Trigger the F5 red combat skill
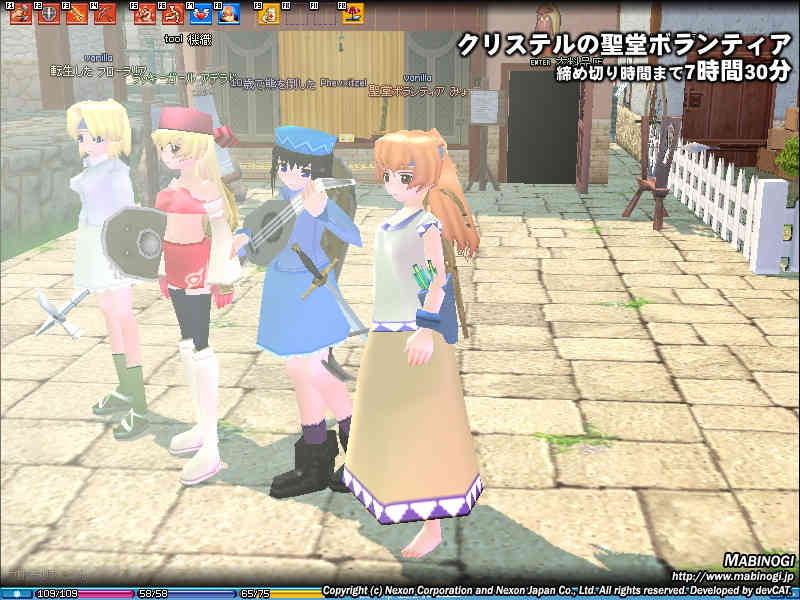Viewport: 800px width, 600px height. (x=145, y=14)
